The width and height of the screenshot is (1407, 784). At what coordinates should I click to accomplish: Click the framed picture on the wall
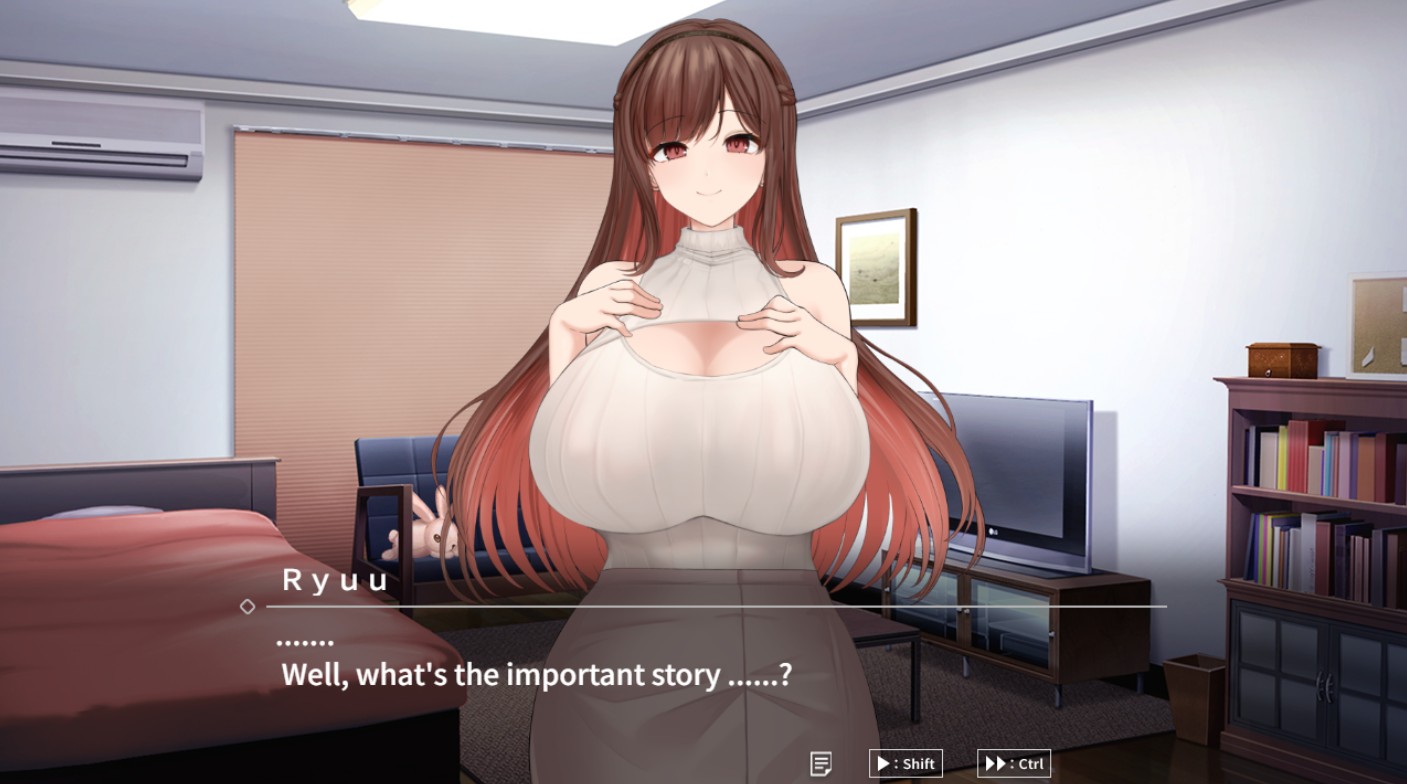(x=877, y=265)
